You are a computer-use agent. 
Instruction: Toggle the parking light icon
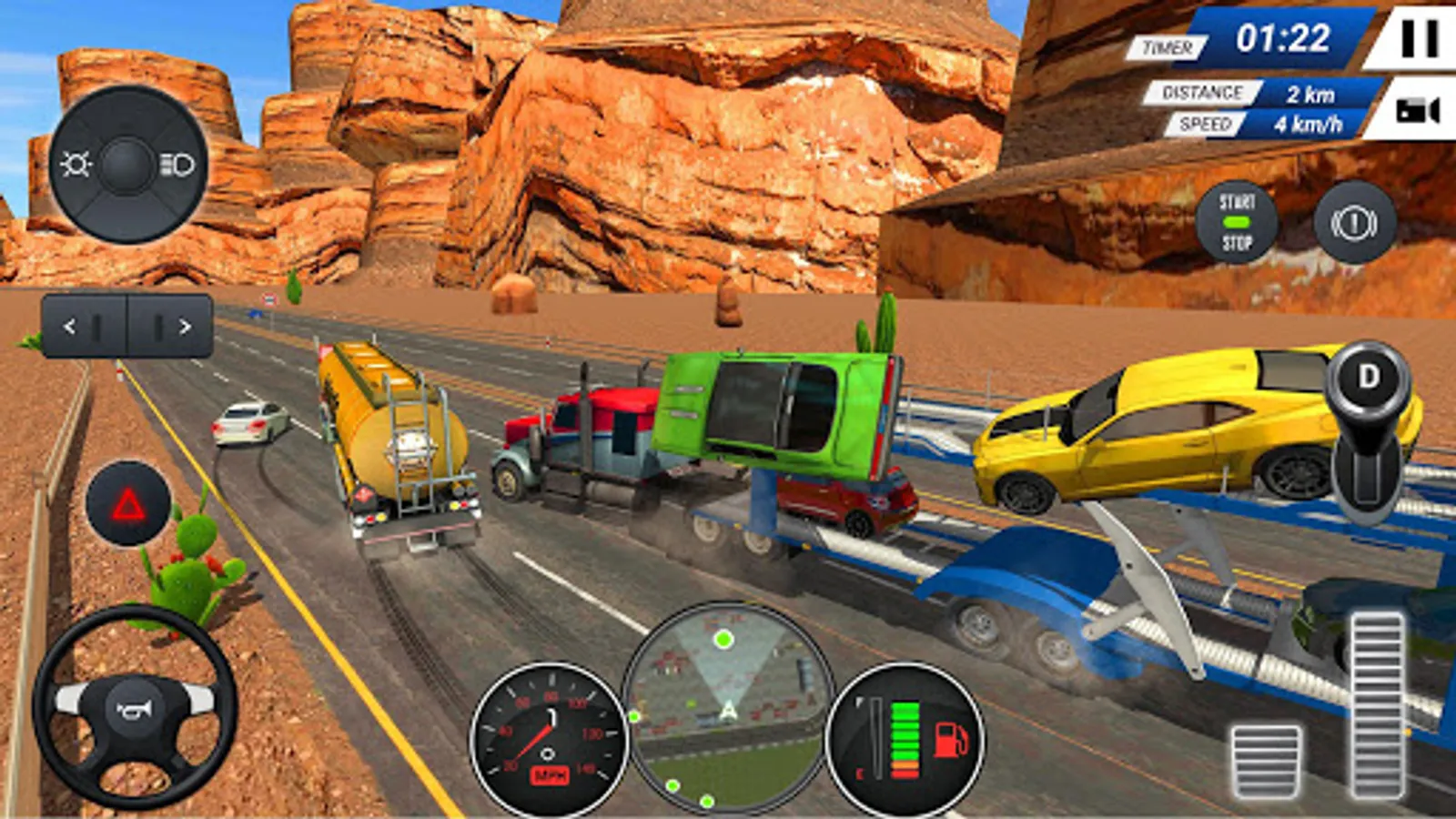coord(76,165)
